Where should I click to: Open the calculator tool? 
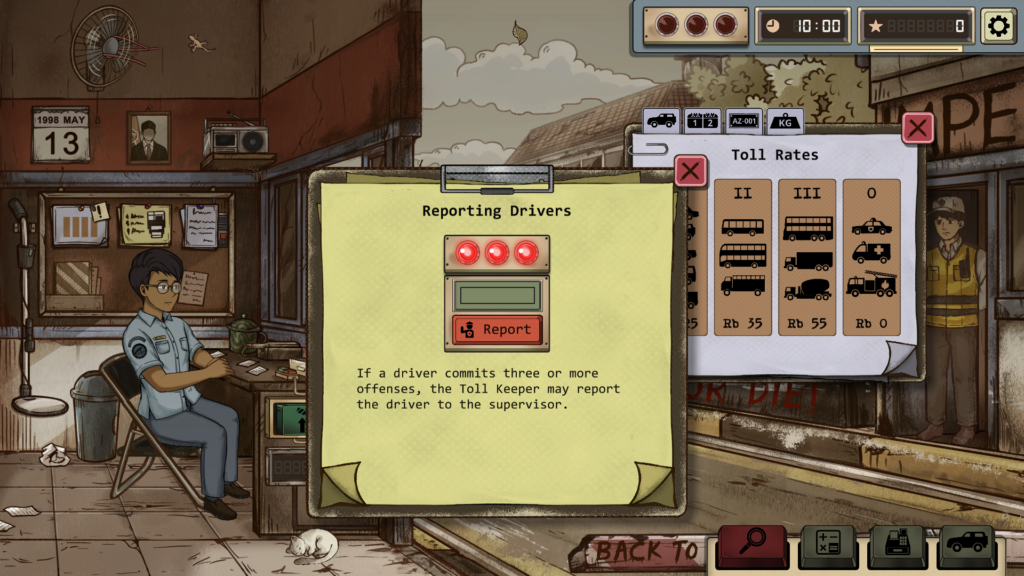point(827,544)
